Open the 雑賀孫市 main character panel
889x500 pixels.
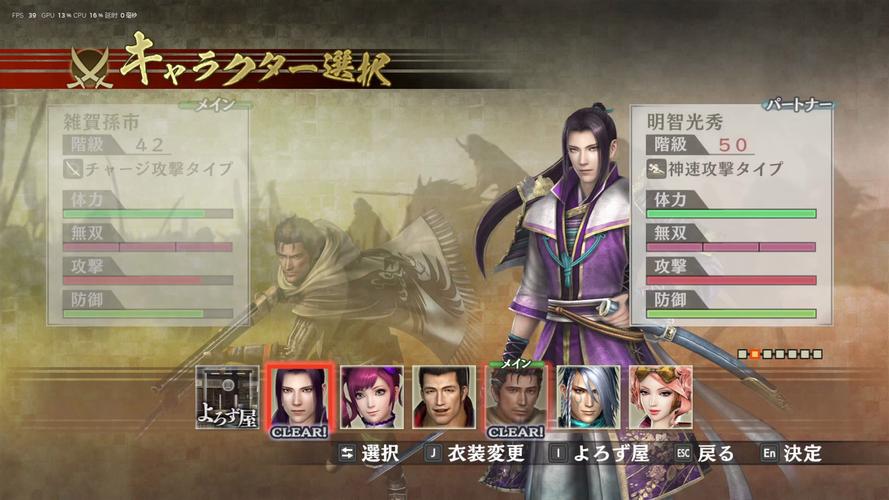(148, 215)
